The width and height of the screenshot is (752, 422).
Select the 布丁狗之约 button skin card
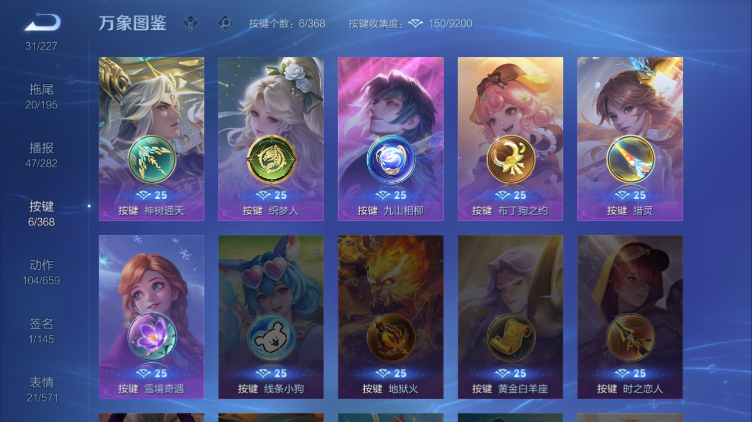click(510, 138)
